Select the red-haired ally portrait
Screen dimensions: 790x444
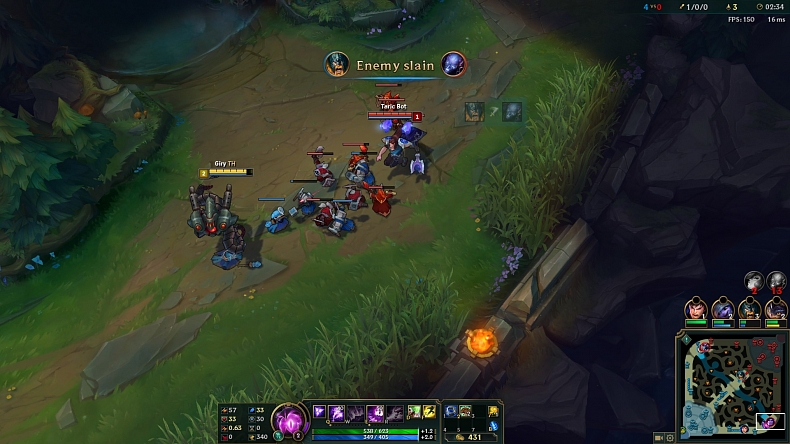pos(697,309)
